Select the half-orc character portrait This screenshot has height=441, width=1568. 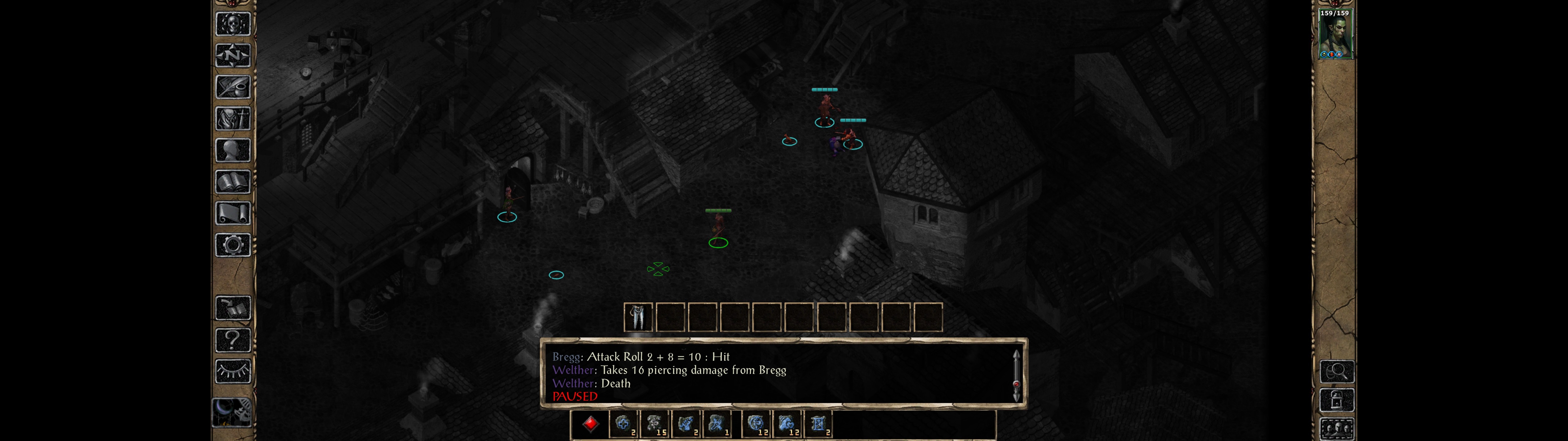point(1334,34)
